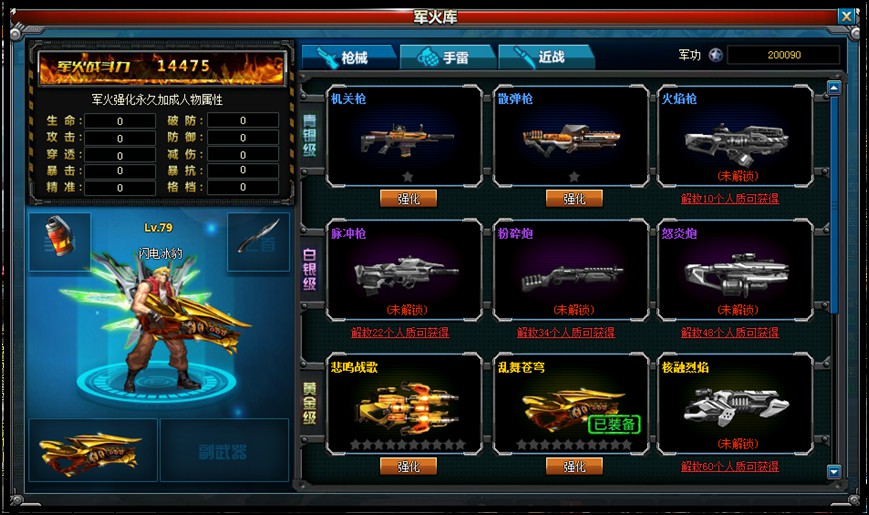Open the empty 副武器 secondary weapon slot
This screenshot has width=869, height=515.
(x=224, y=451)
